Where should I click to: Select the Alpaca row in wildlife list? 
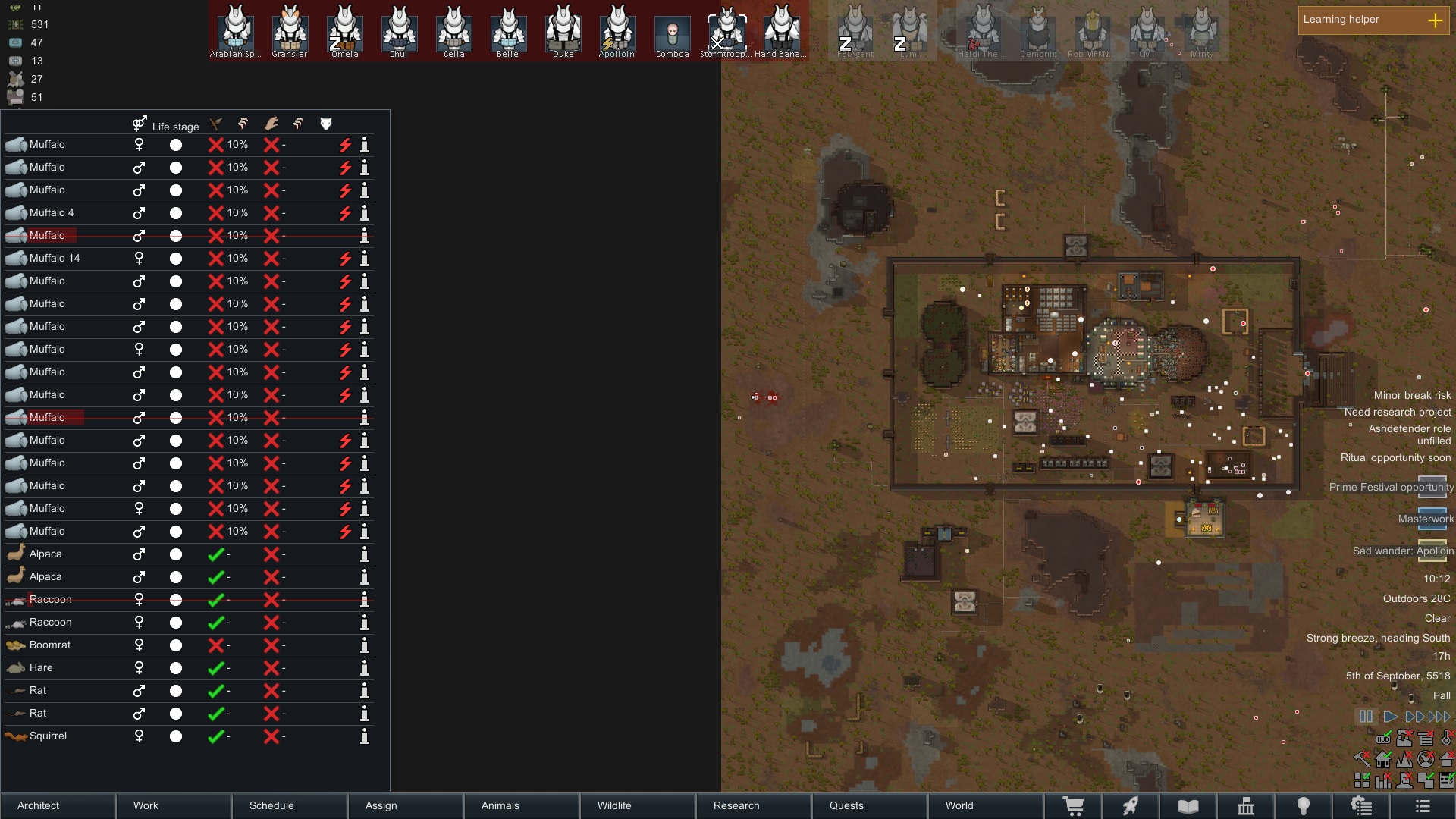45,554
